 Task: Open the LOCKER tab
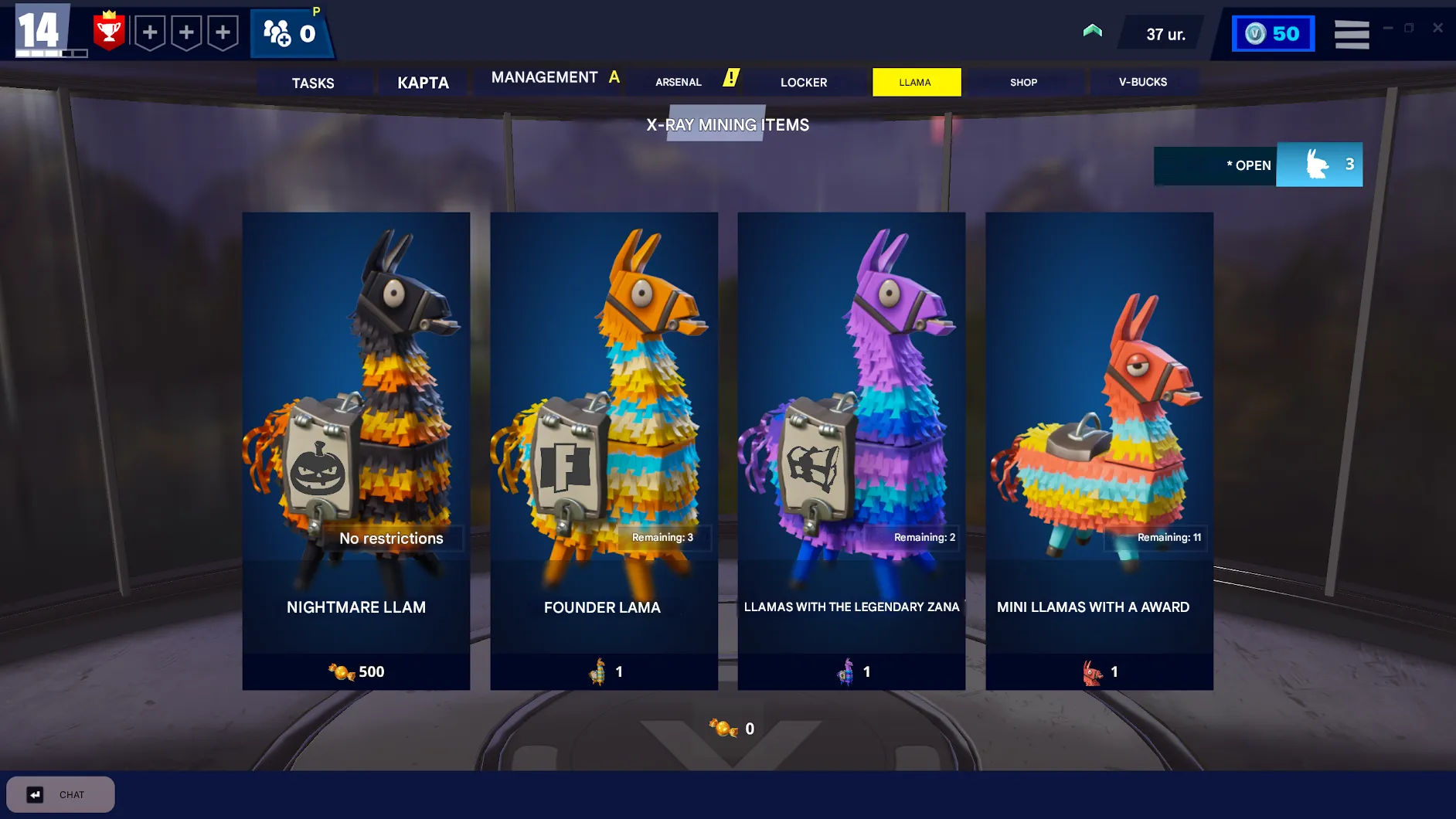pyautogui.click(x=805, y=82)
